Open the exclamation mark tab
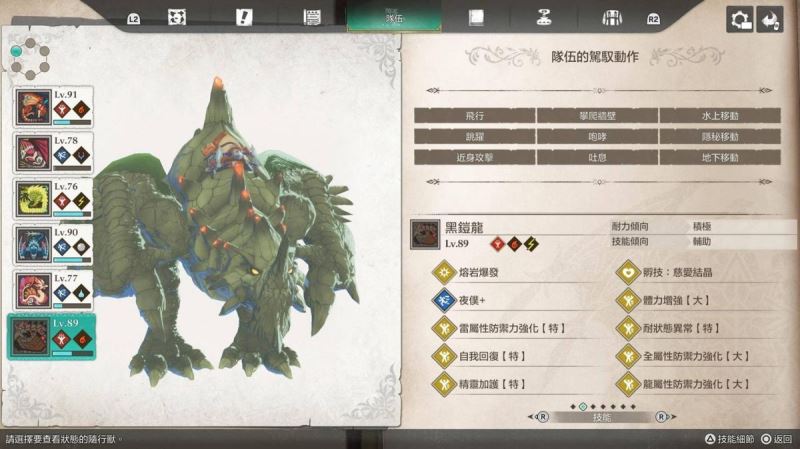This screenshot has width=800, height=449. [243, 18]
